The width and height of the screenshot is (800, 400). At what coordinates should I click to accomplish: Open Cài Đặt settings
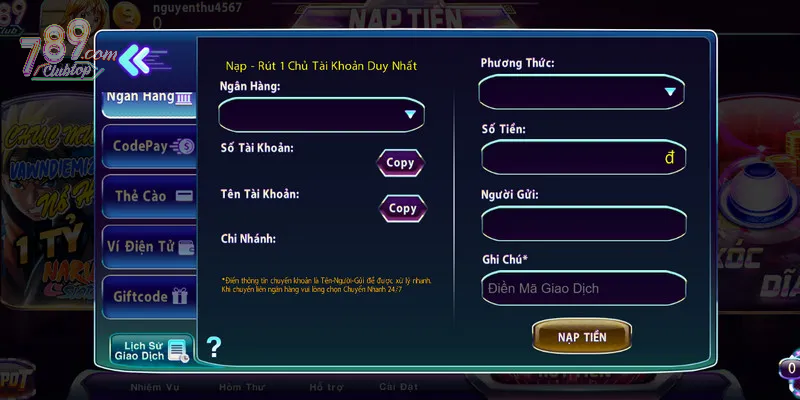click(x=400, y=387)
